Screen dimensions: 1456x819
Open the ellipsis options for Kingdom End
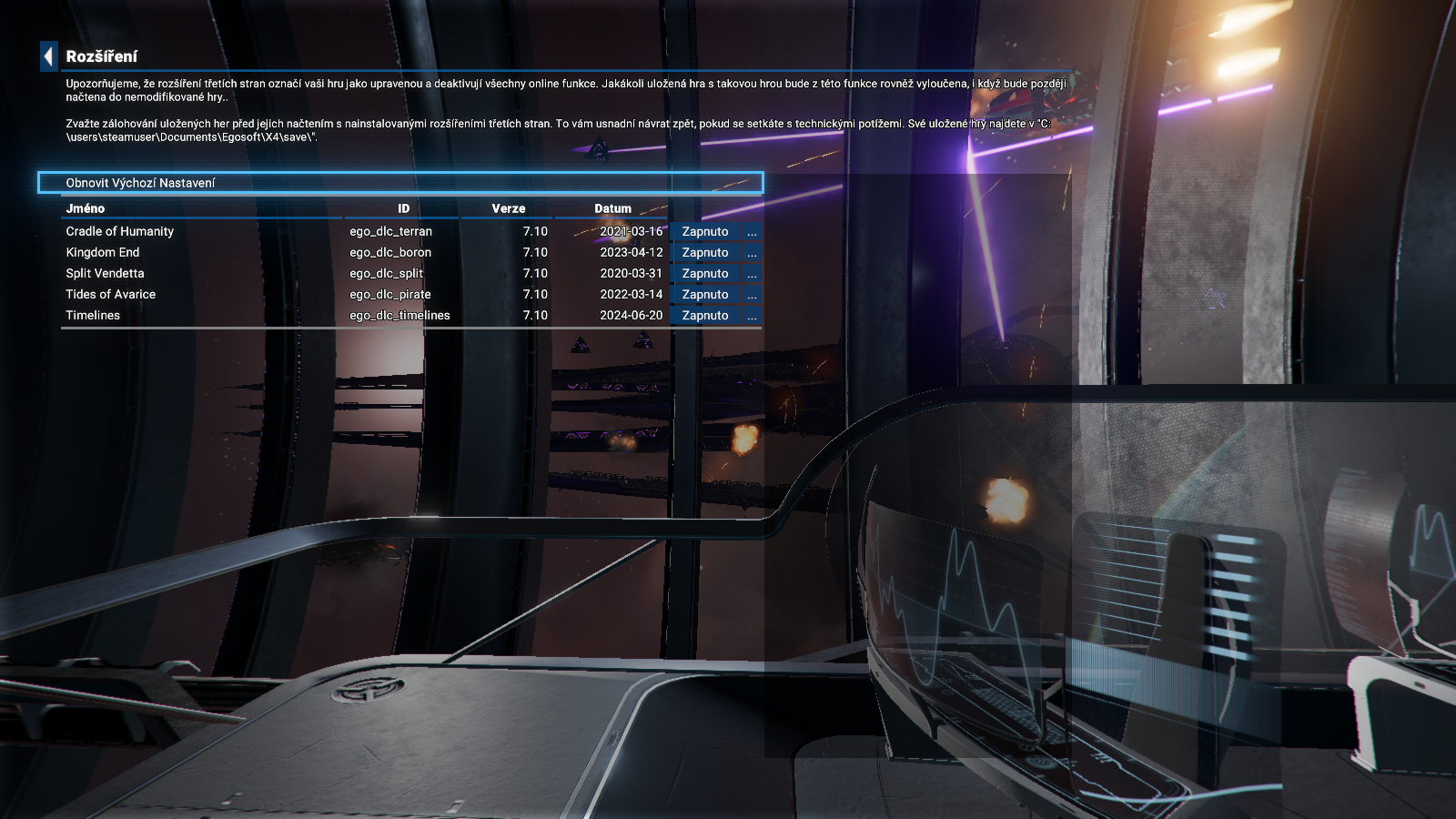[x=752, y=253]
